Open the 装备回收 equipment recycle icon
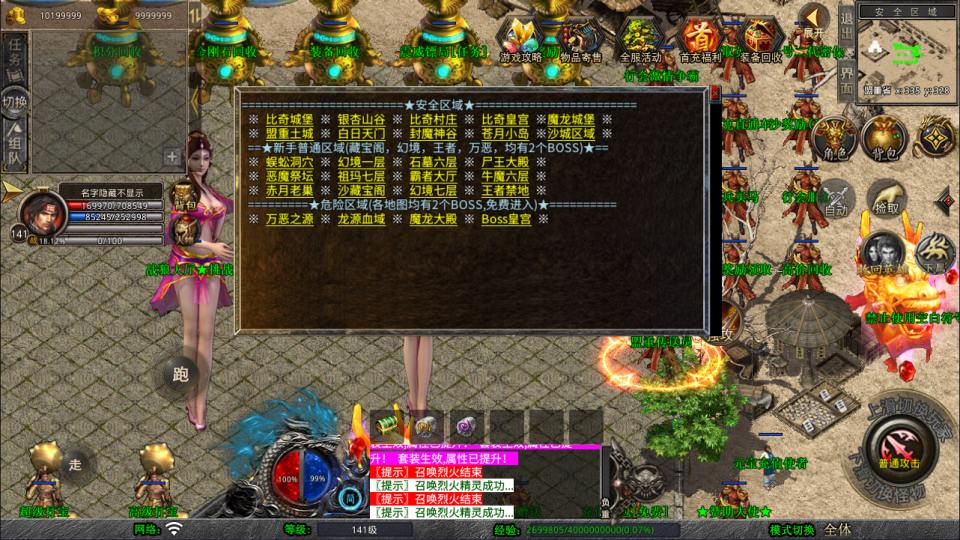960x540 pixels. click(760, 41)
